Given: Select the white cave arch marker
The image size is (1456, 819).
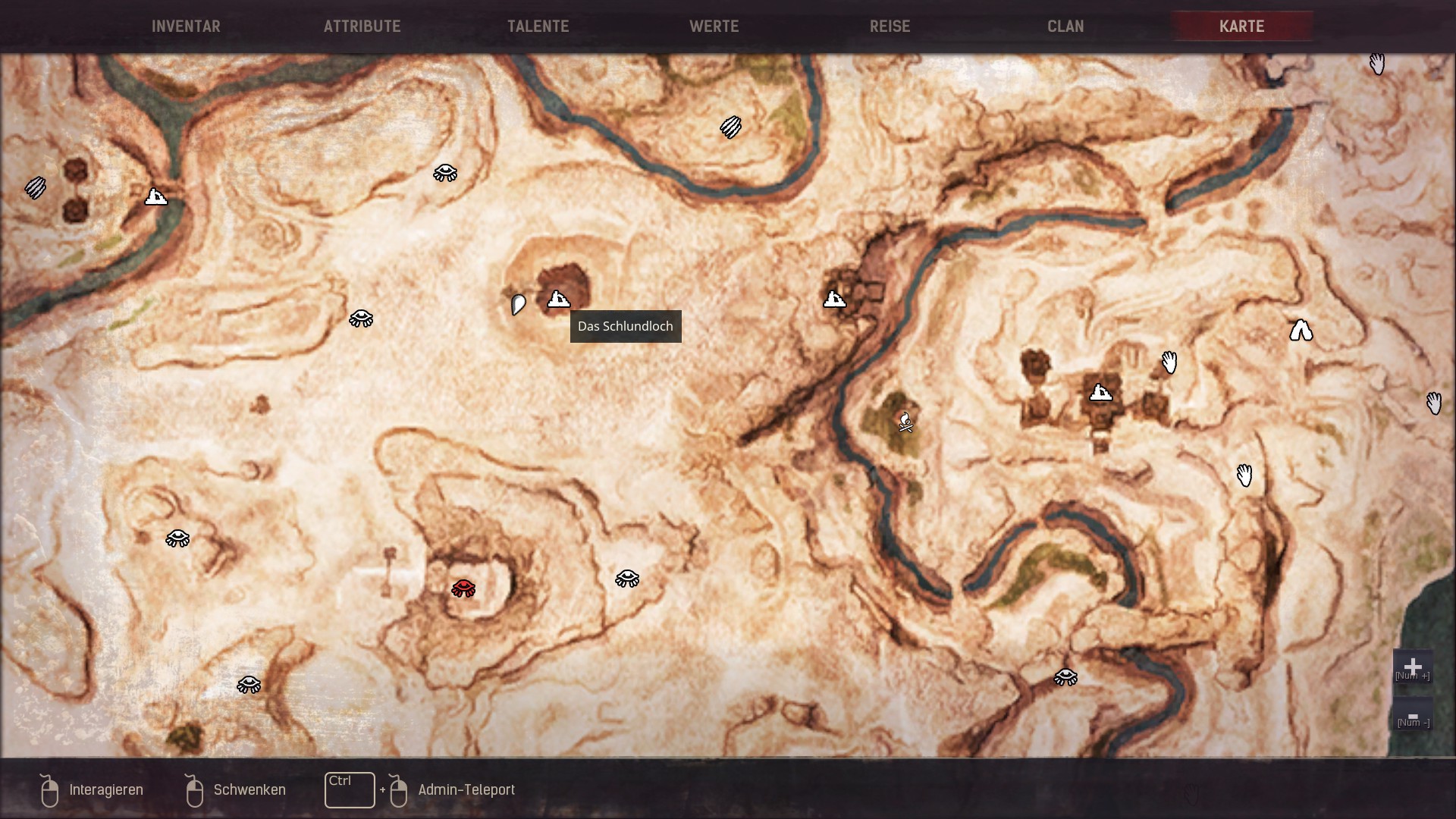Looking at the screenshot, I should (1301, 331).
